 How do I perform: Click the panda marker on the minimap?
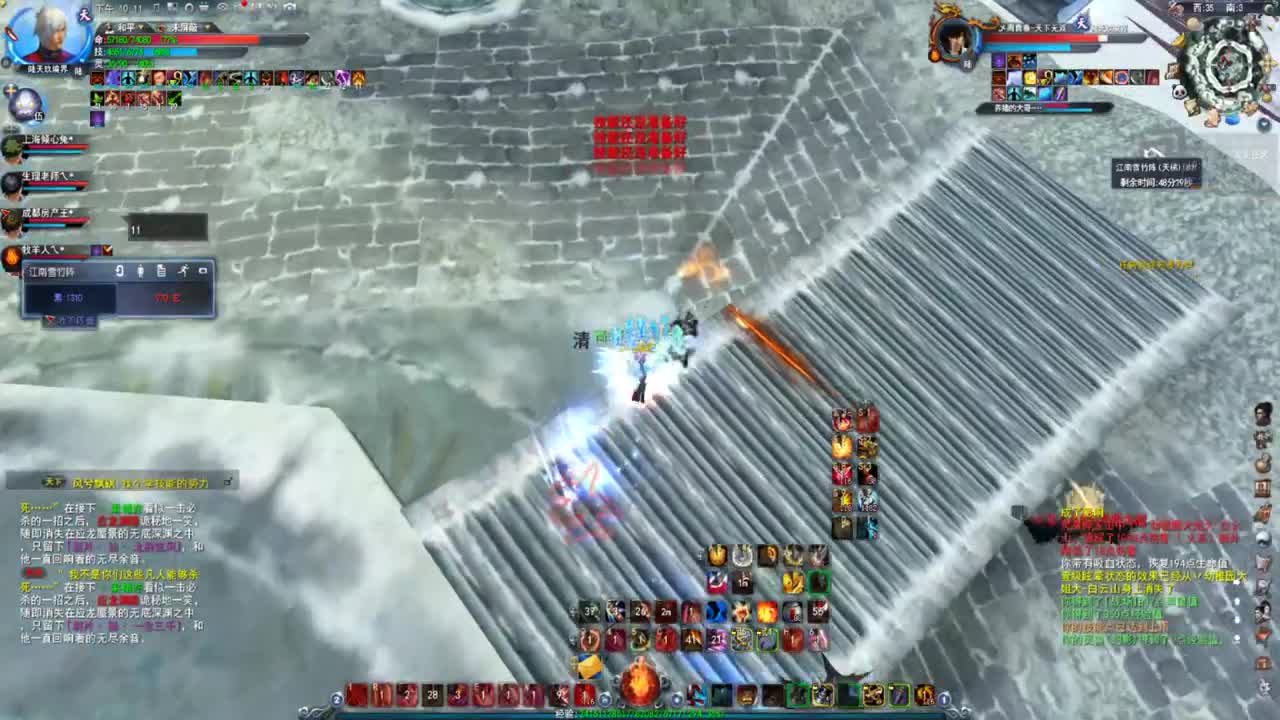pos(1178,91)
